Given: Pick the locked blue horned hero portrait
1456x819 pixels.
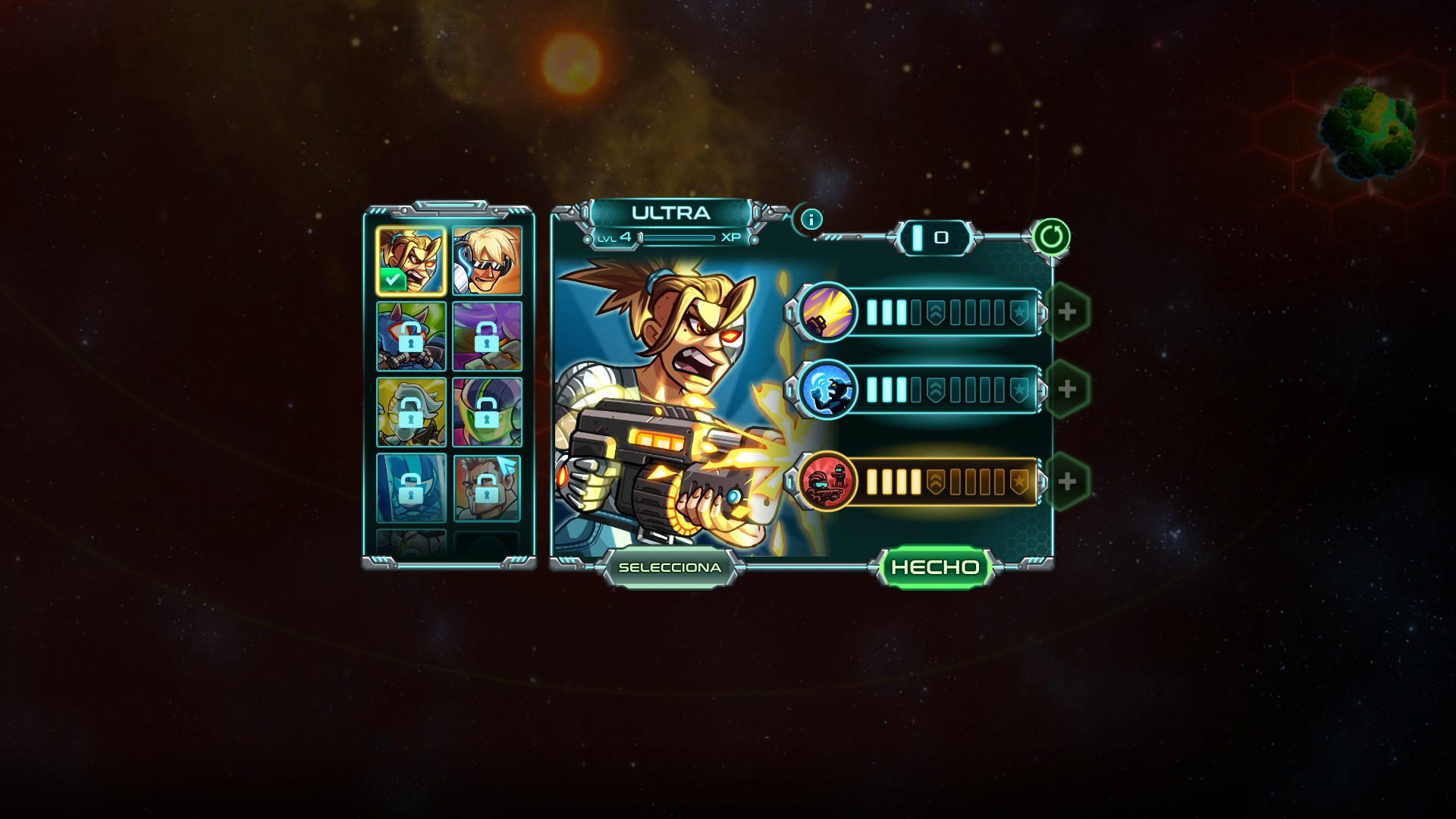Looking at the screenshot, I should (411, 337).
